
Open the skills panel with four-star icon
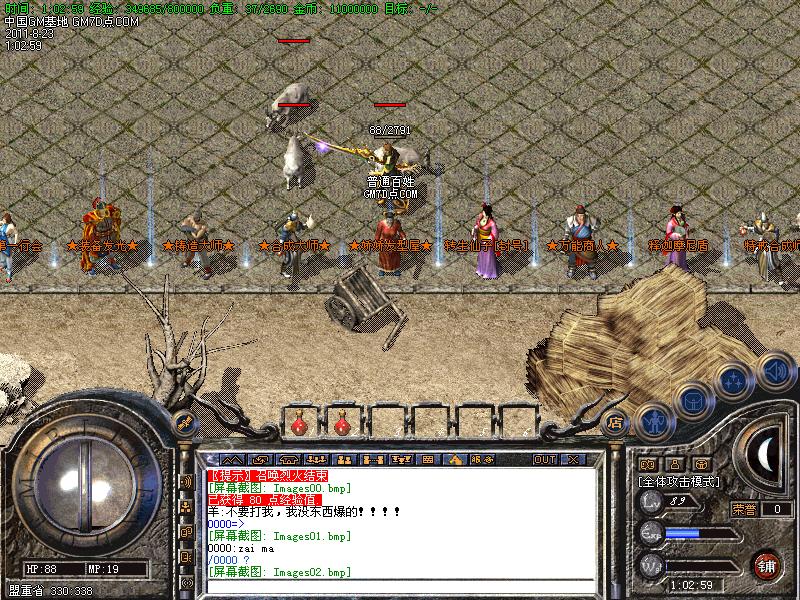click(x=734, y=382)
